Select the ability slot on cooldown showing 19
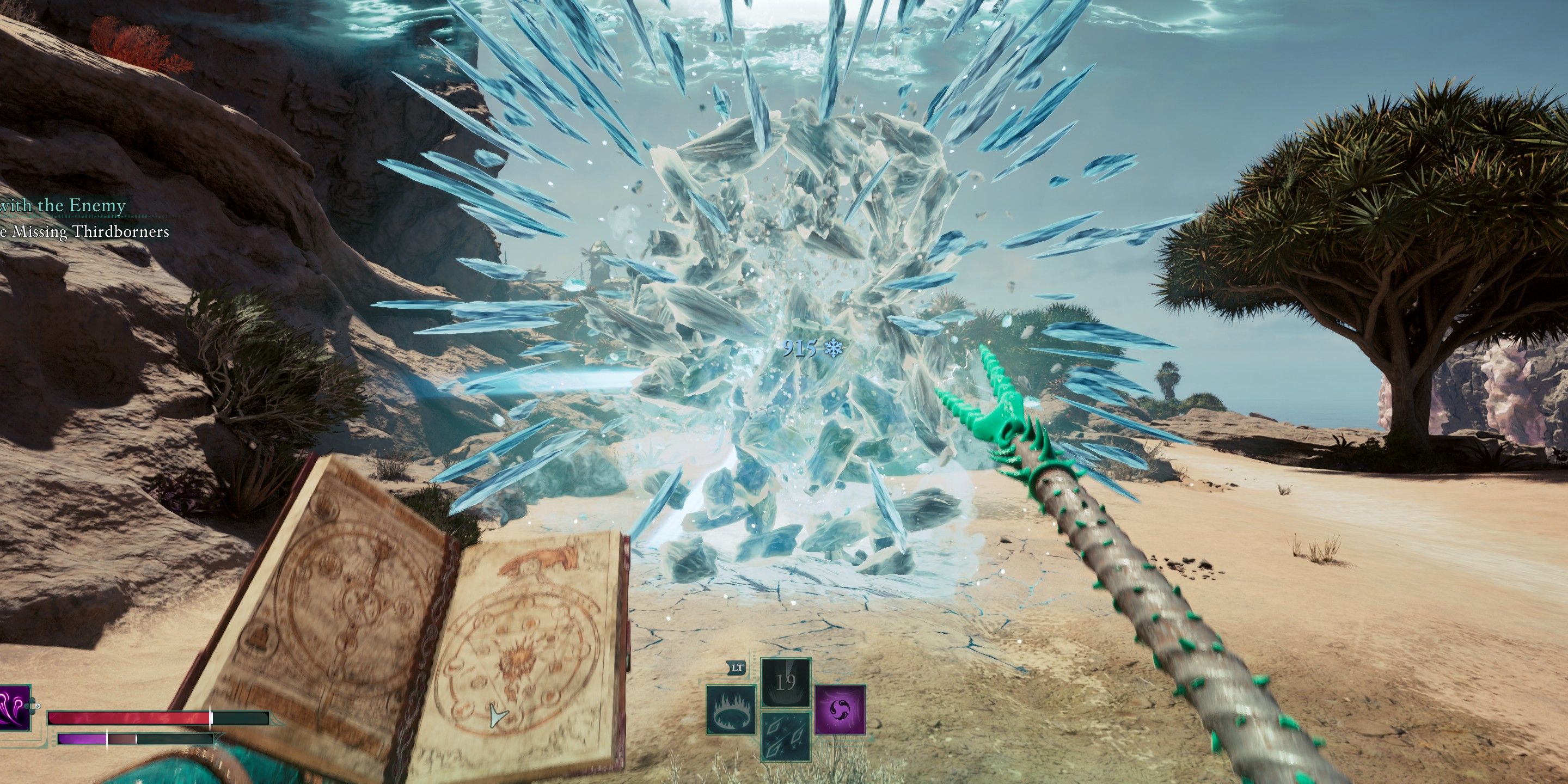This screenshot has width=1568, height=784. click(786, 682)
